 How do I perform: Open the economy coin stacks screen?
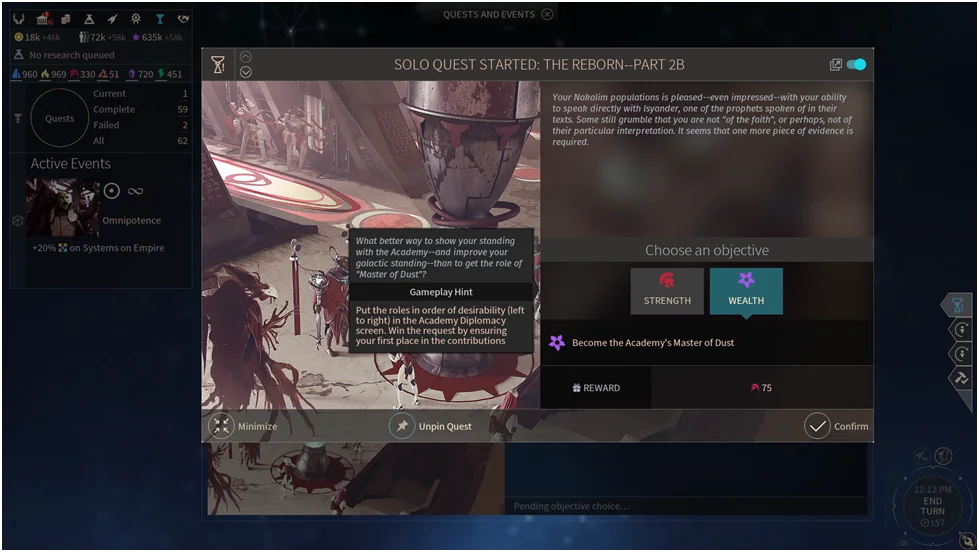pos(66,19)
